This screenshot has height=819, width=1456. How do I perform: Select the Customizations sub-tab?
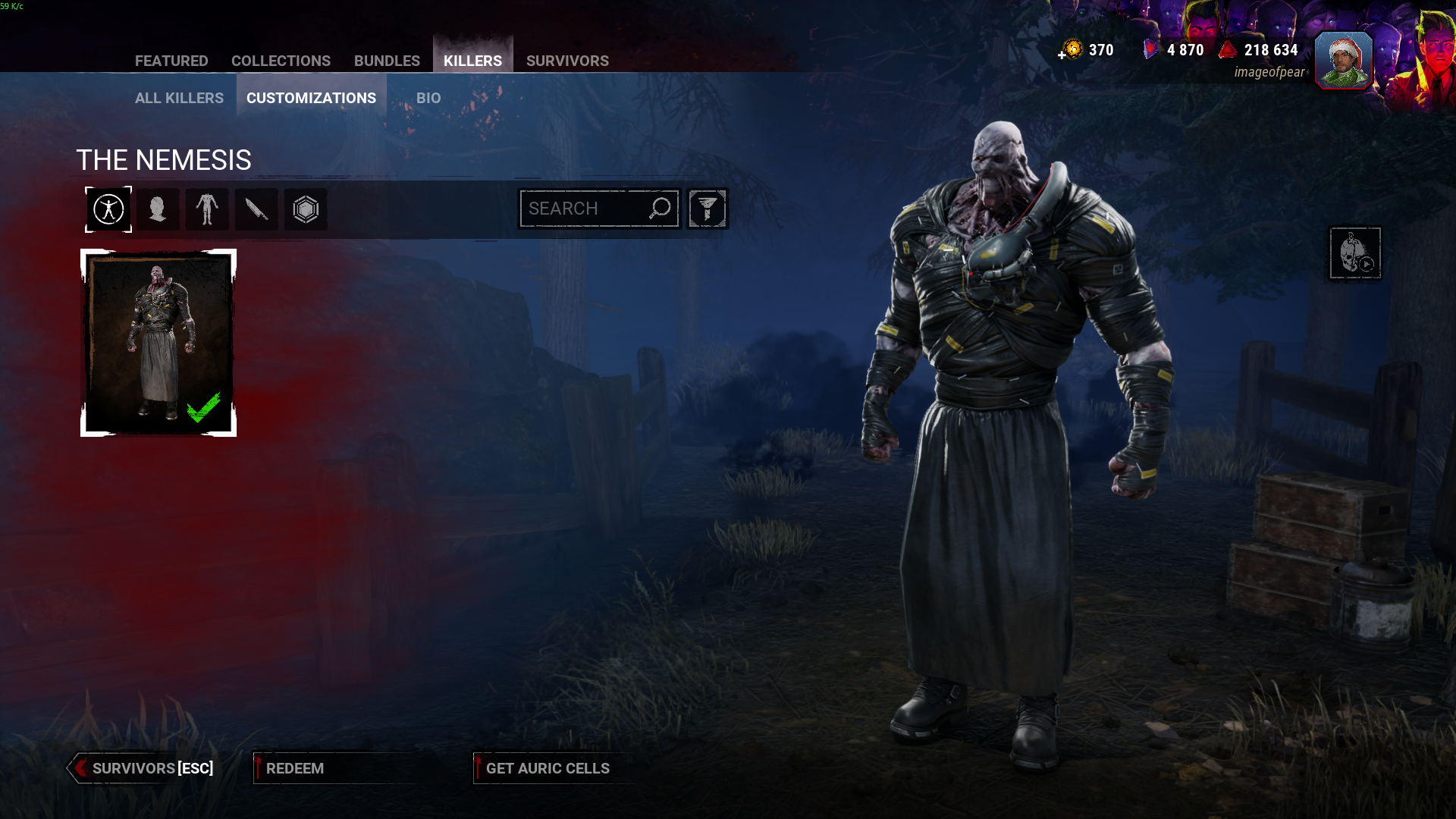coord(311,98)
